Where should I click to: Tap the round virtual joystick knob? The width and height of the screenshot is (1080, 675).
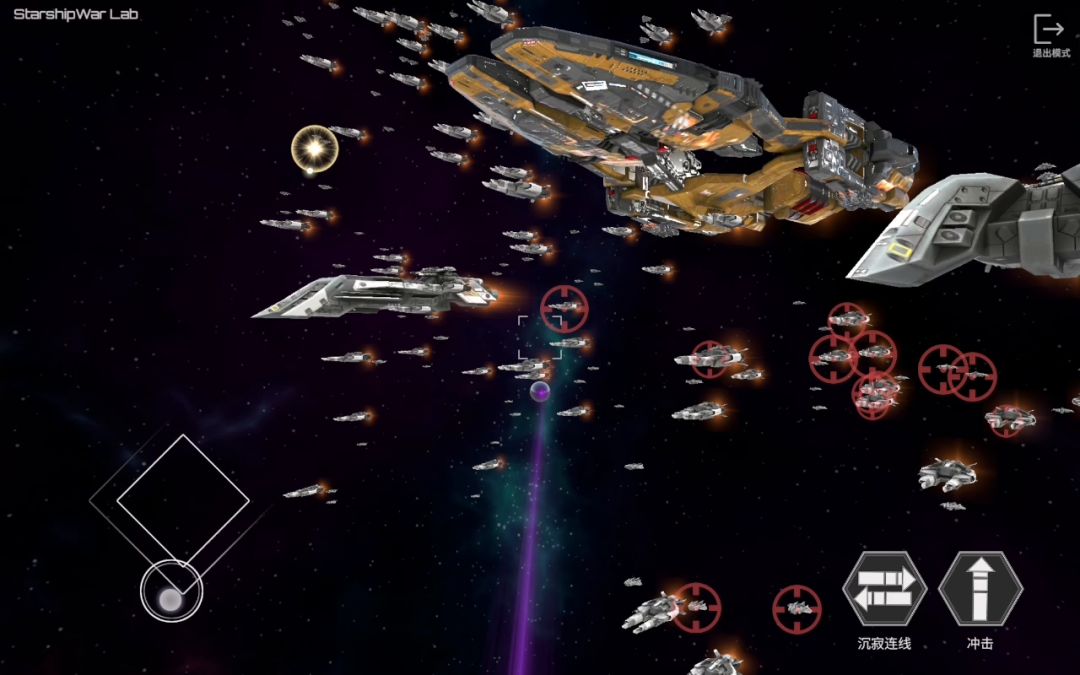tap(171, 598)
